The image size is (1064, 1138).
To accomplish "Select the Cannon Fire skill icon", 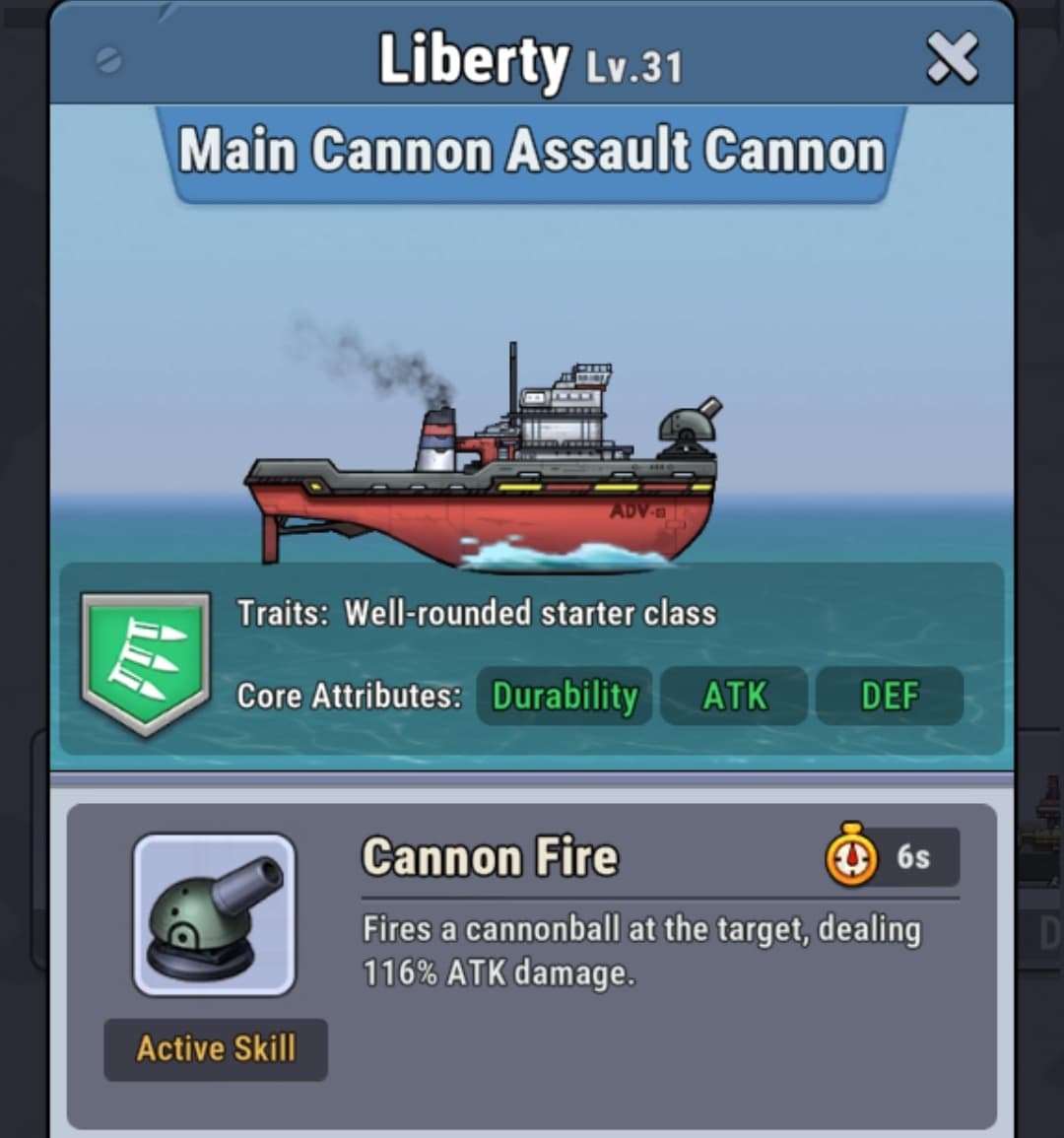I will click(215, 915).
